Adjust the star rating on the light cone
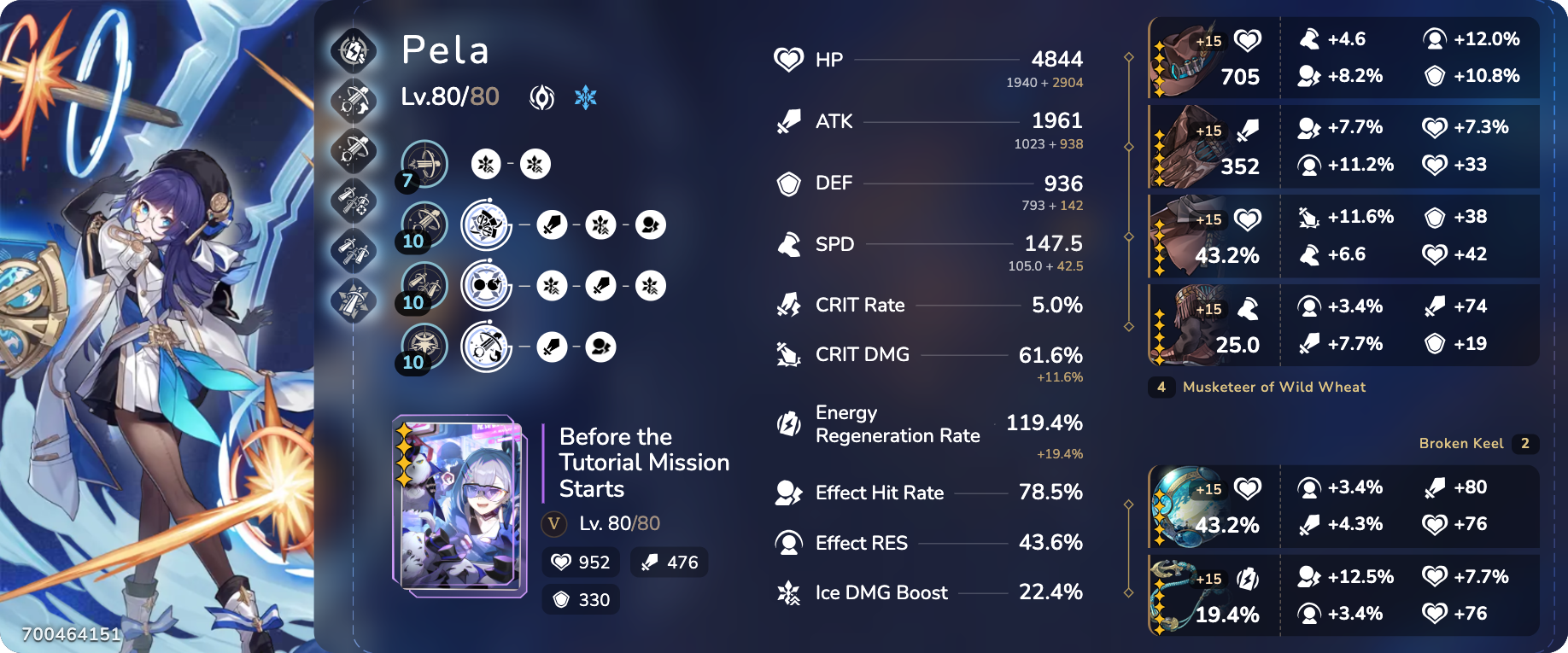Image resolution: width=1568 pixels, height=653 pixels. click(x=405, y=448)
